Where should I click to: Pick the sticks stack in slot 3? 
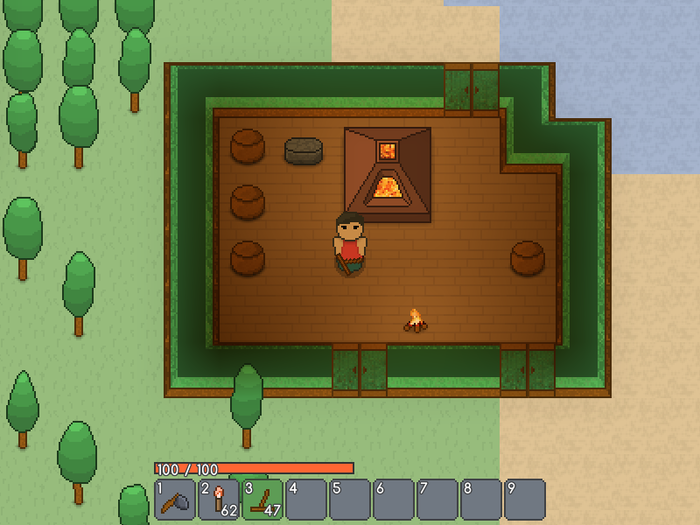click(x=262, y=499)
